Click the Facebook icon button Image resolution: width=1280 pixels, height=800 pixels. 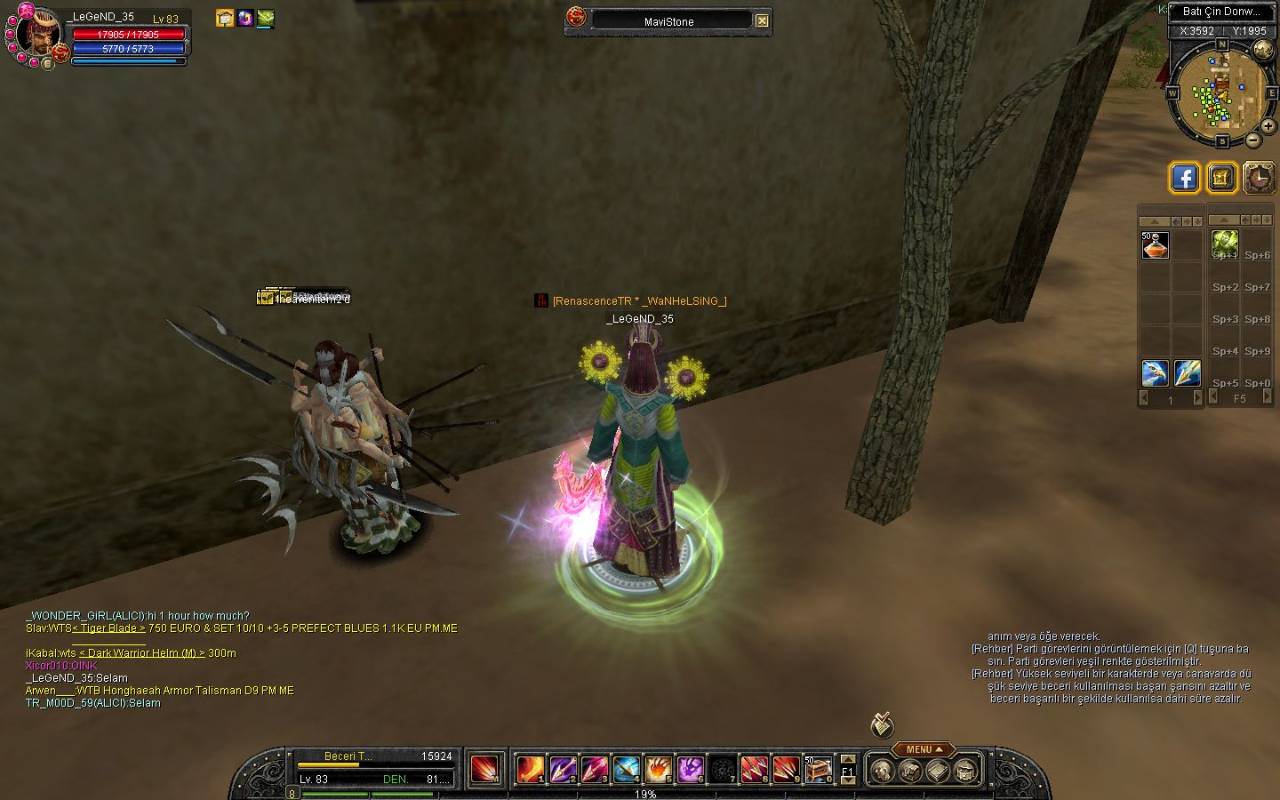tap(1185, 178)
